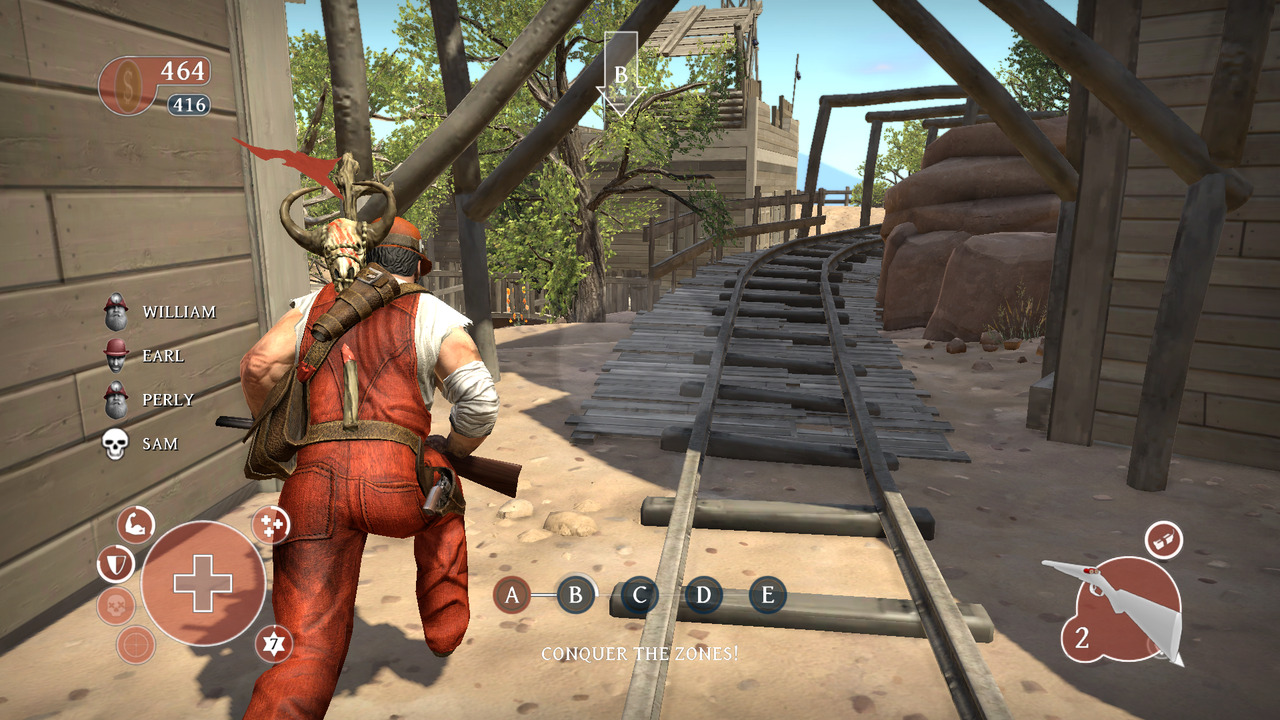
Task: Tap the large health cross button
Action: pos(203,583)
